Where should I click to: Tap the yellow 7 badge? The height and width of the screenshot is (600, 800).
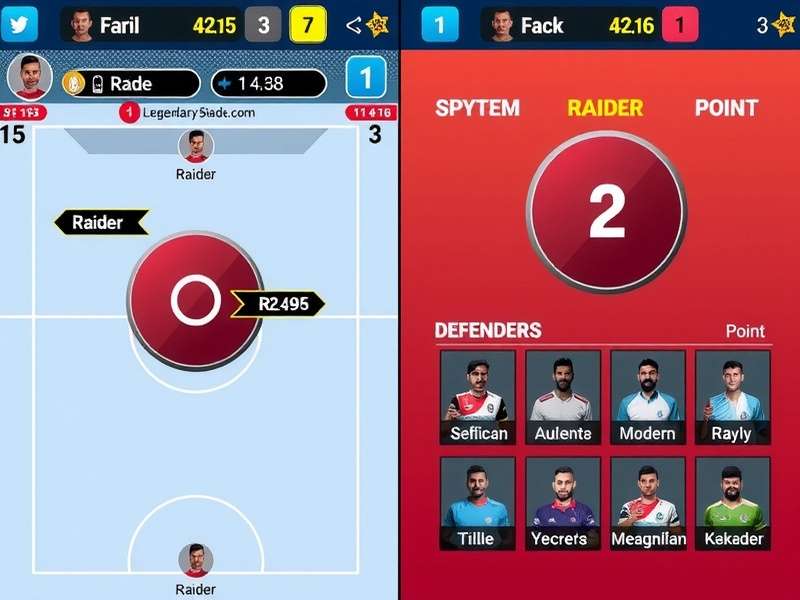pos(307,25)
